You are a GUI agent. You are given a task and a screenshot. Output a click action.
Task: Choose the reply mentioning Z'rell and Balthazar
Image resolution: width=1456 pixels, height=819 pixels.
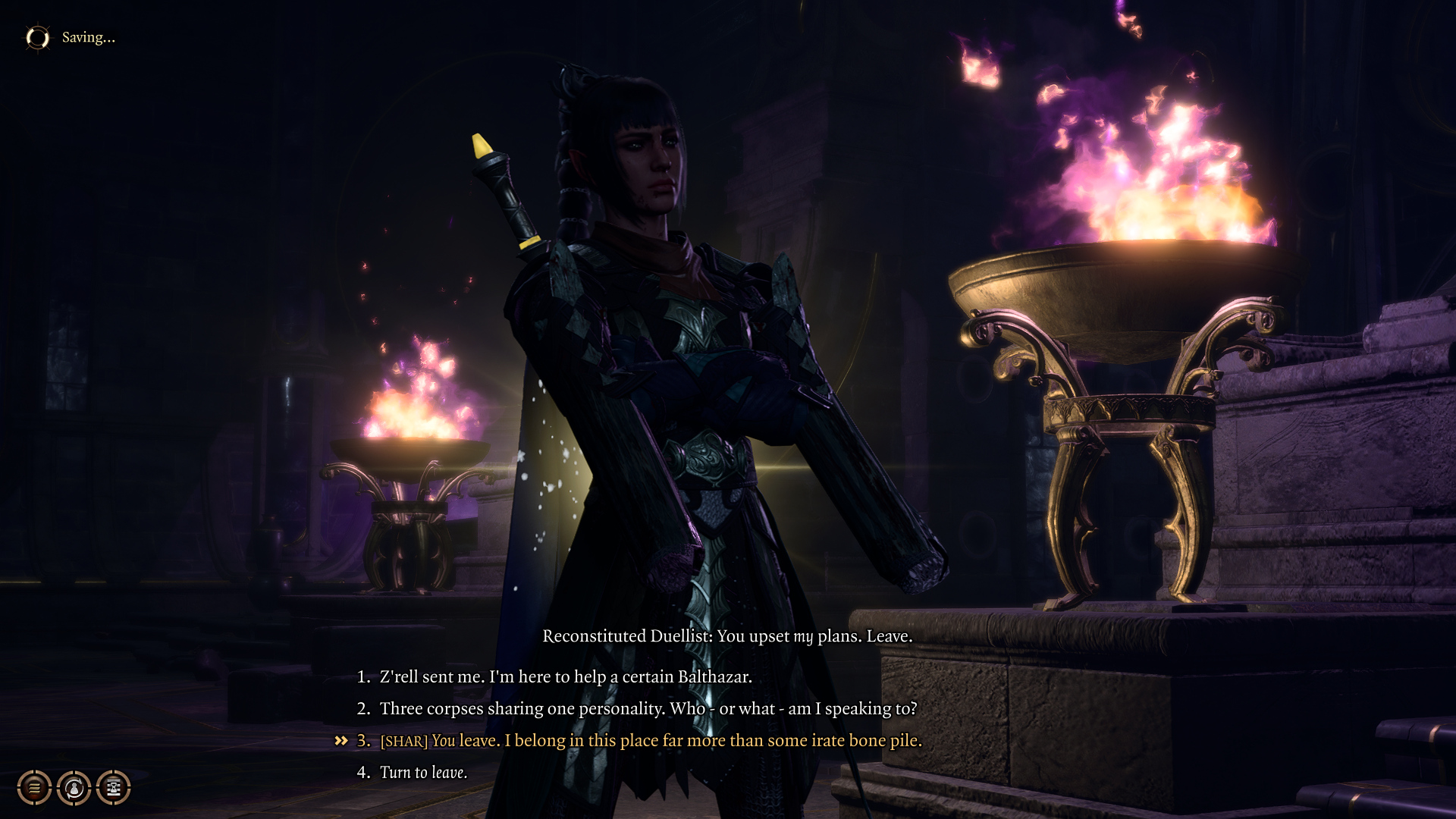(x=565, y=676)
